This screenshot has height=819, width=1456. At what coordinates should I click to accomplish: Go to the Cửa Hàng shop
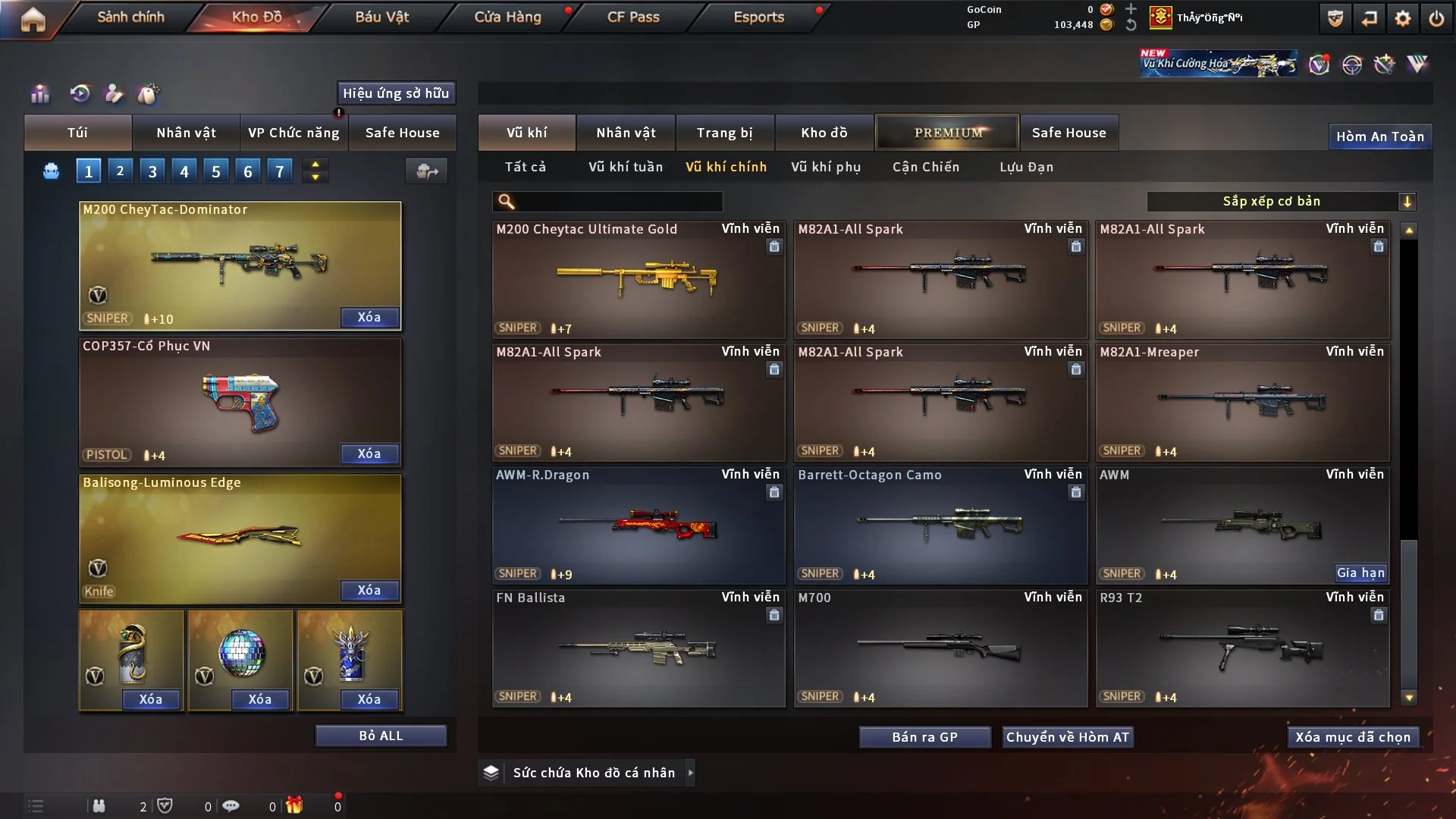(x=507, y=17)
